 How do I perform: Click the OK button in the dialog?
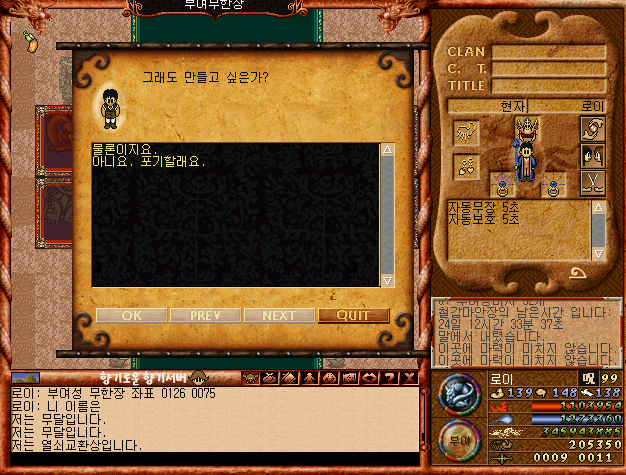pos(131,315)
